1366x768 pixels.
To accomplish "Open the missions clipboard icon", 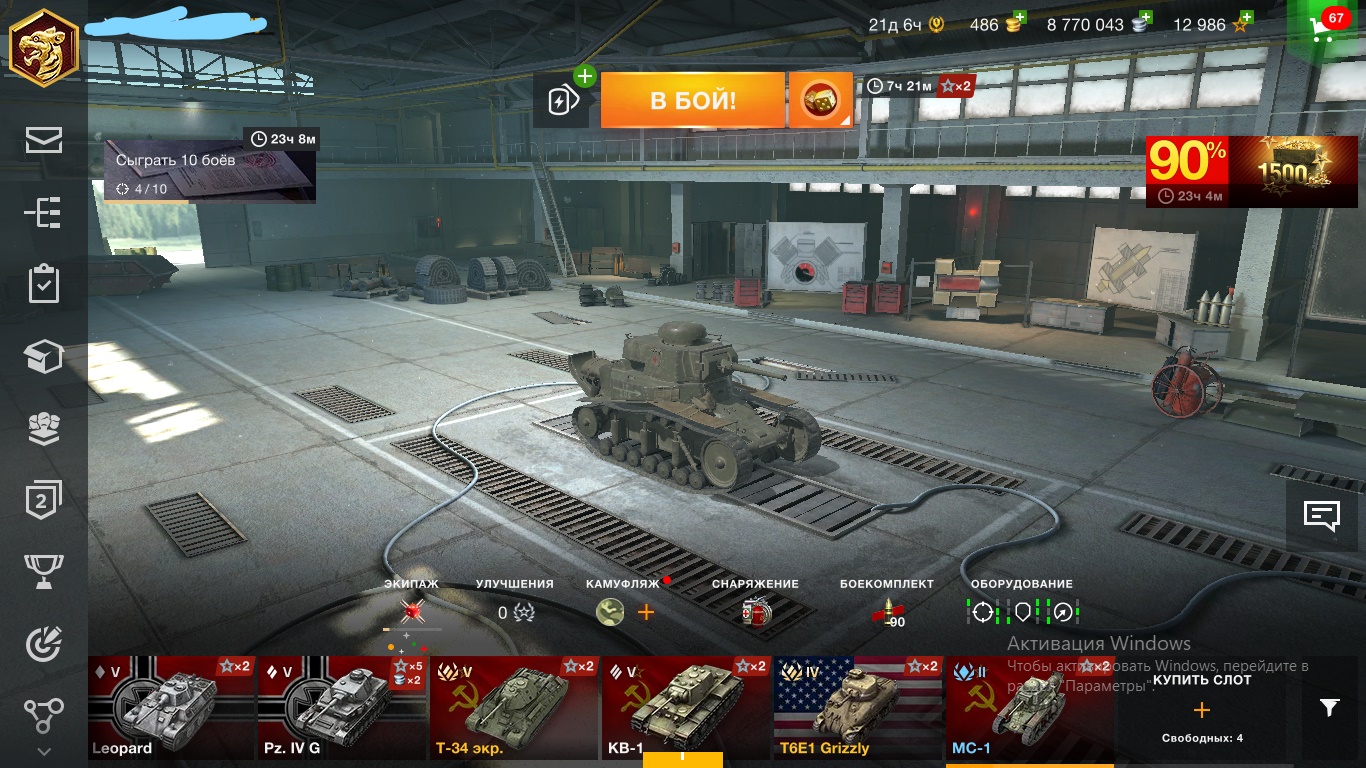I will (44, 284).
